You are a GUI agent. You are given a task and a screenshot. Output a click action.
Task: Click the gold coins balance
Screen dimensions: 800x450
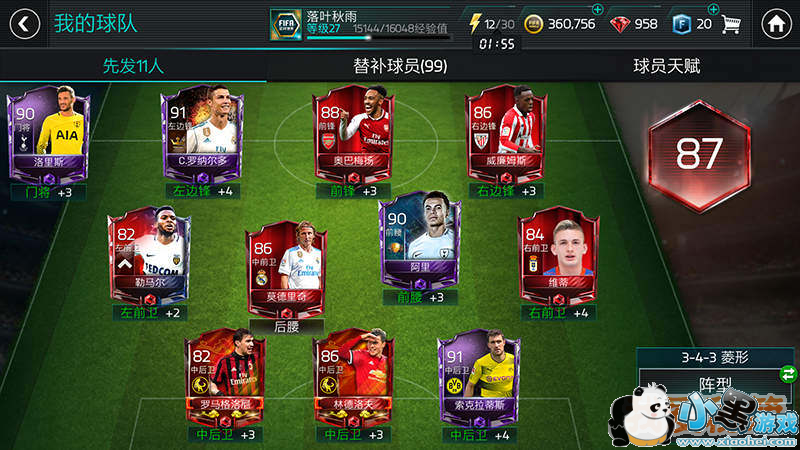(560, 23)
